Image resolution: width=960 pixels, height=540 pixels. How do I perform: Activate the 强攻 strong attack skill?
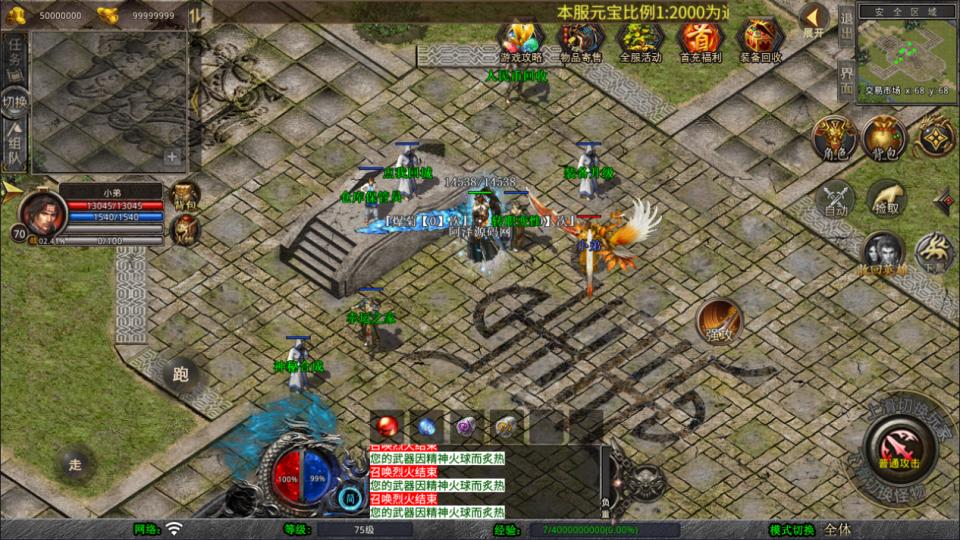point(720,321)
